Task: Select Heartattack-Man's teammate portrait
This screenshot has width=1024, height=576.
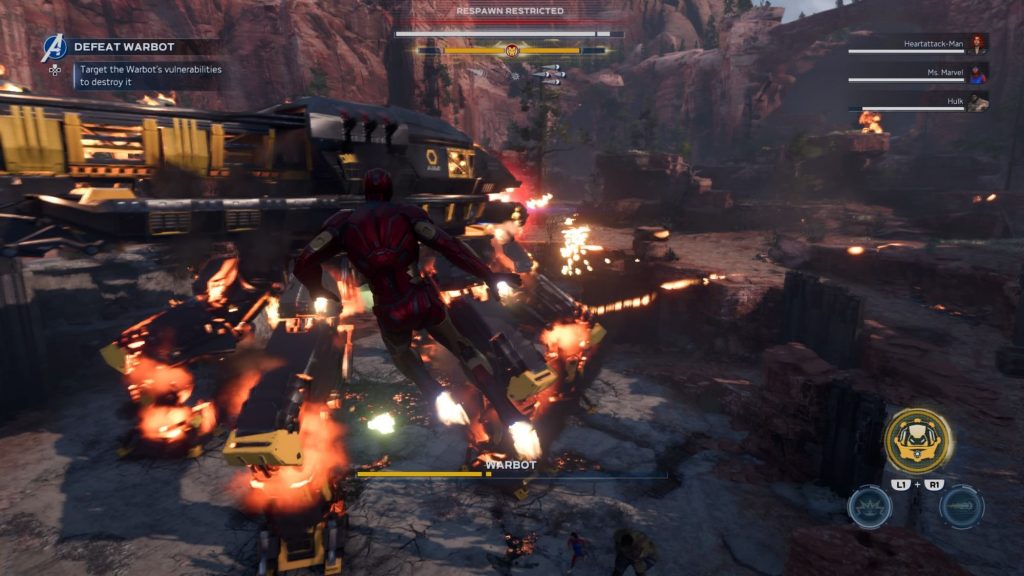Action: (977, 44)
